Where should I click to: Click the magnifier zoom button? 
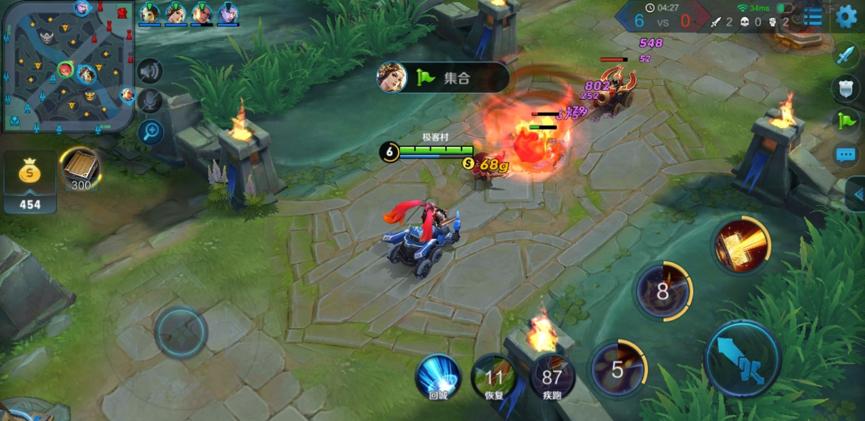pos(150,131)
